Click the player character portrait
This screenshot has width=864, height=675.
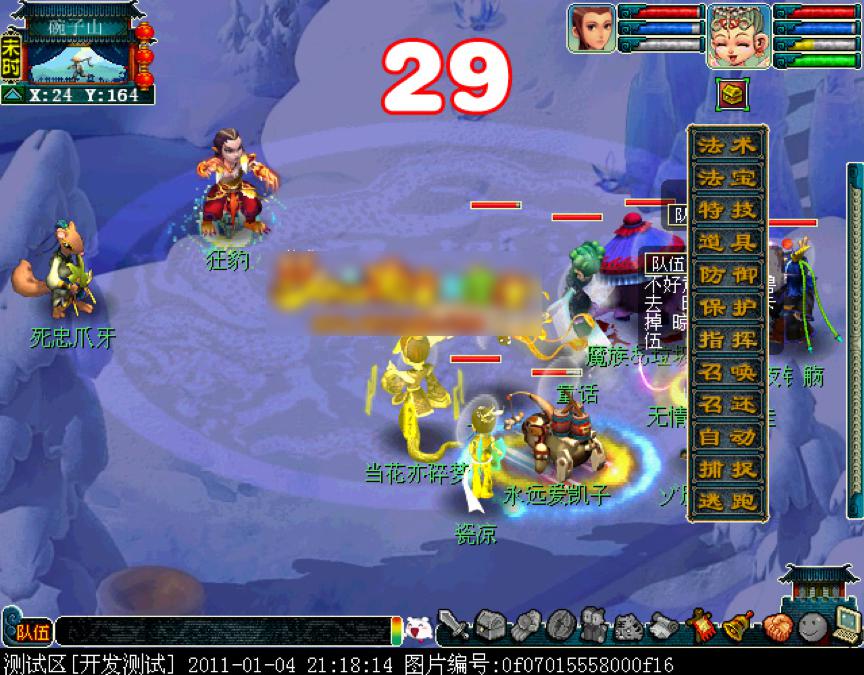pyautogui.click(x=590, y=28)
